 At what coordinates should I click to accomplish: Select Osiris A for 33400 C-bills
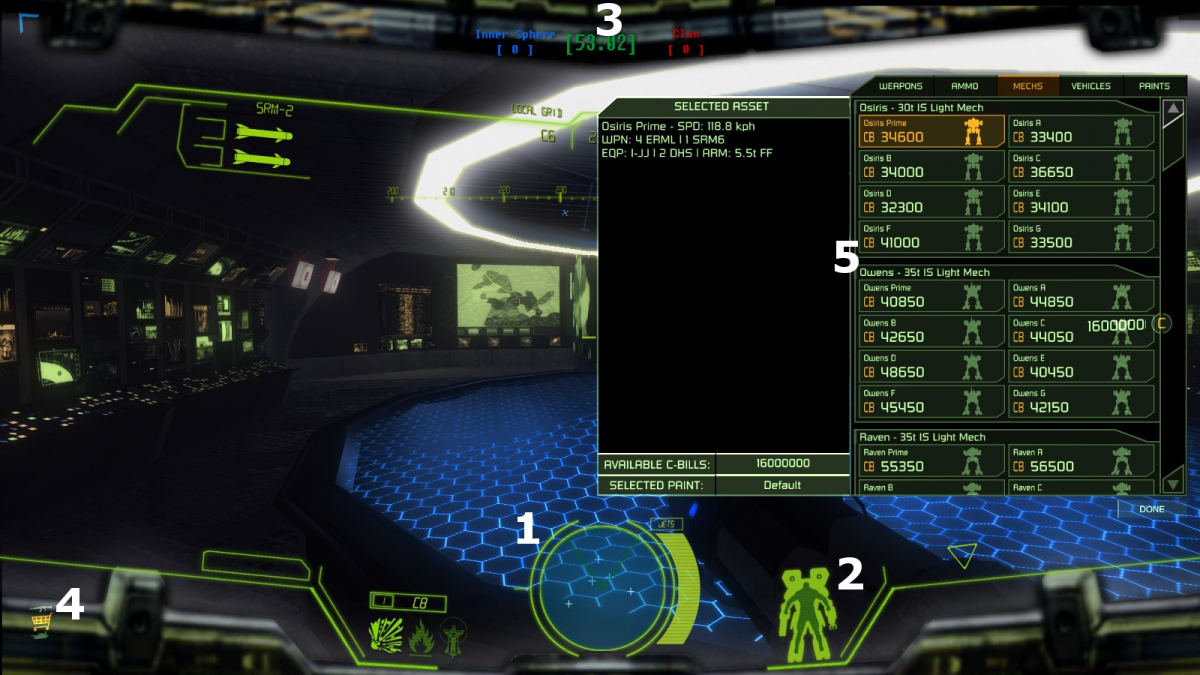pos(1081,131)
